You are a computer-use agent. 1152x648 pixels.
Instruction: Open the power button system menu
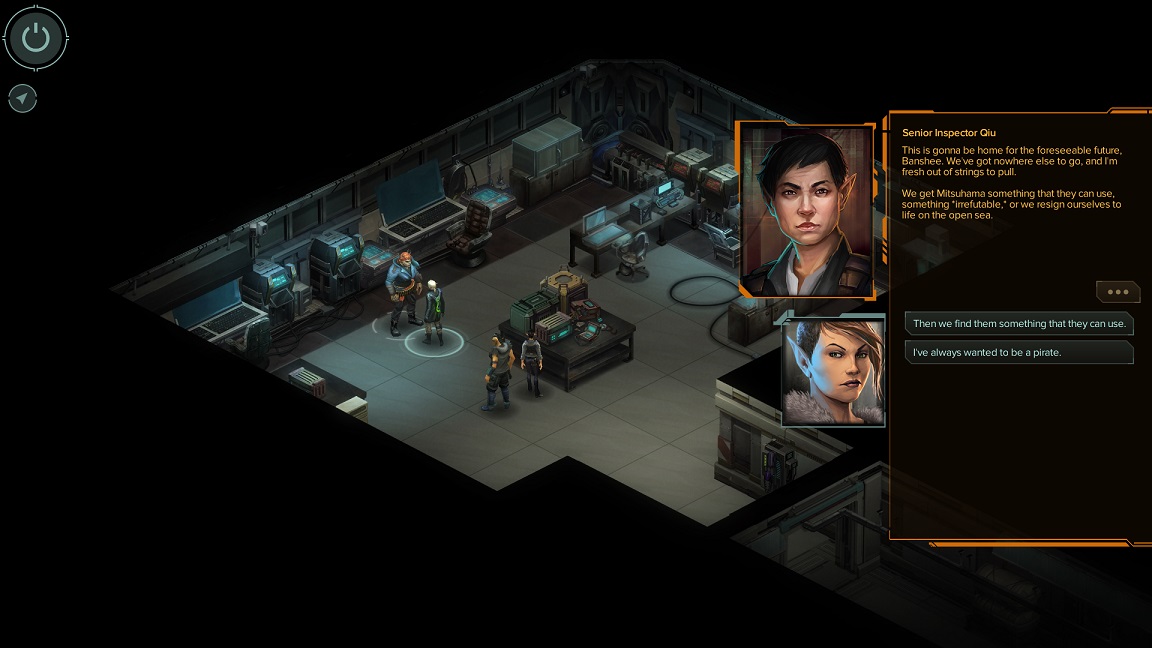pyautogui.click(x=36, y=39)
